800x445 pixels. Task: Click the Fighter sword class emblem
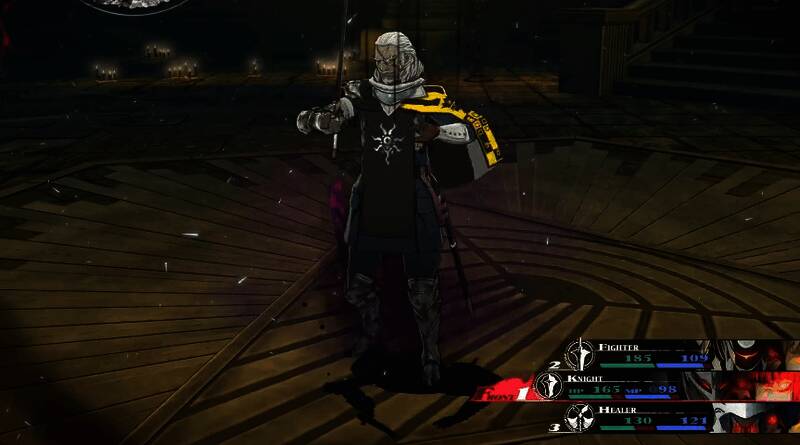click(577, 353)
